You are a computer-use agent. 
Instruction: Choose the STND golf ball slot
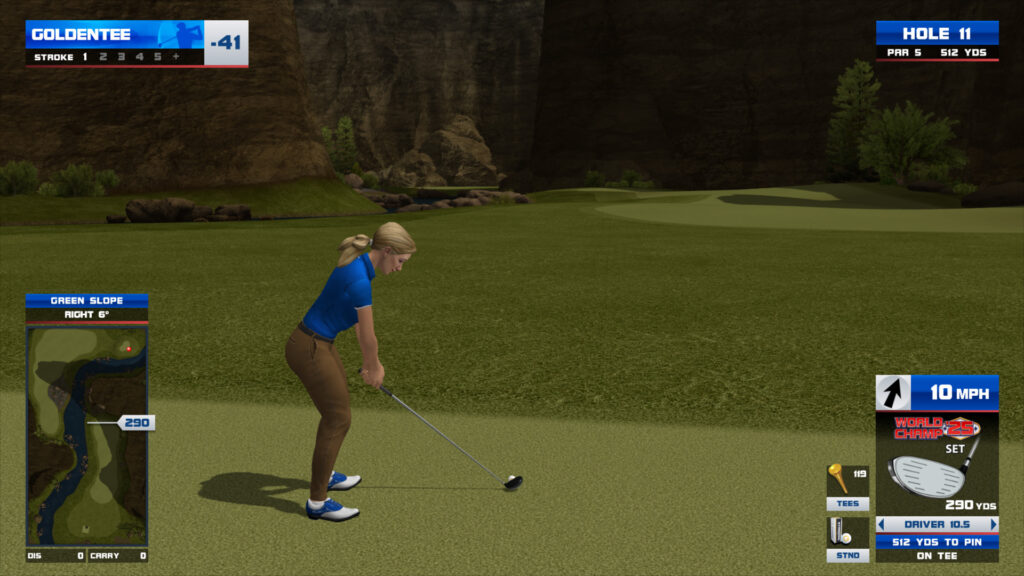pos(847,539)
